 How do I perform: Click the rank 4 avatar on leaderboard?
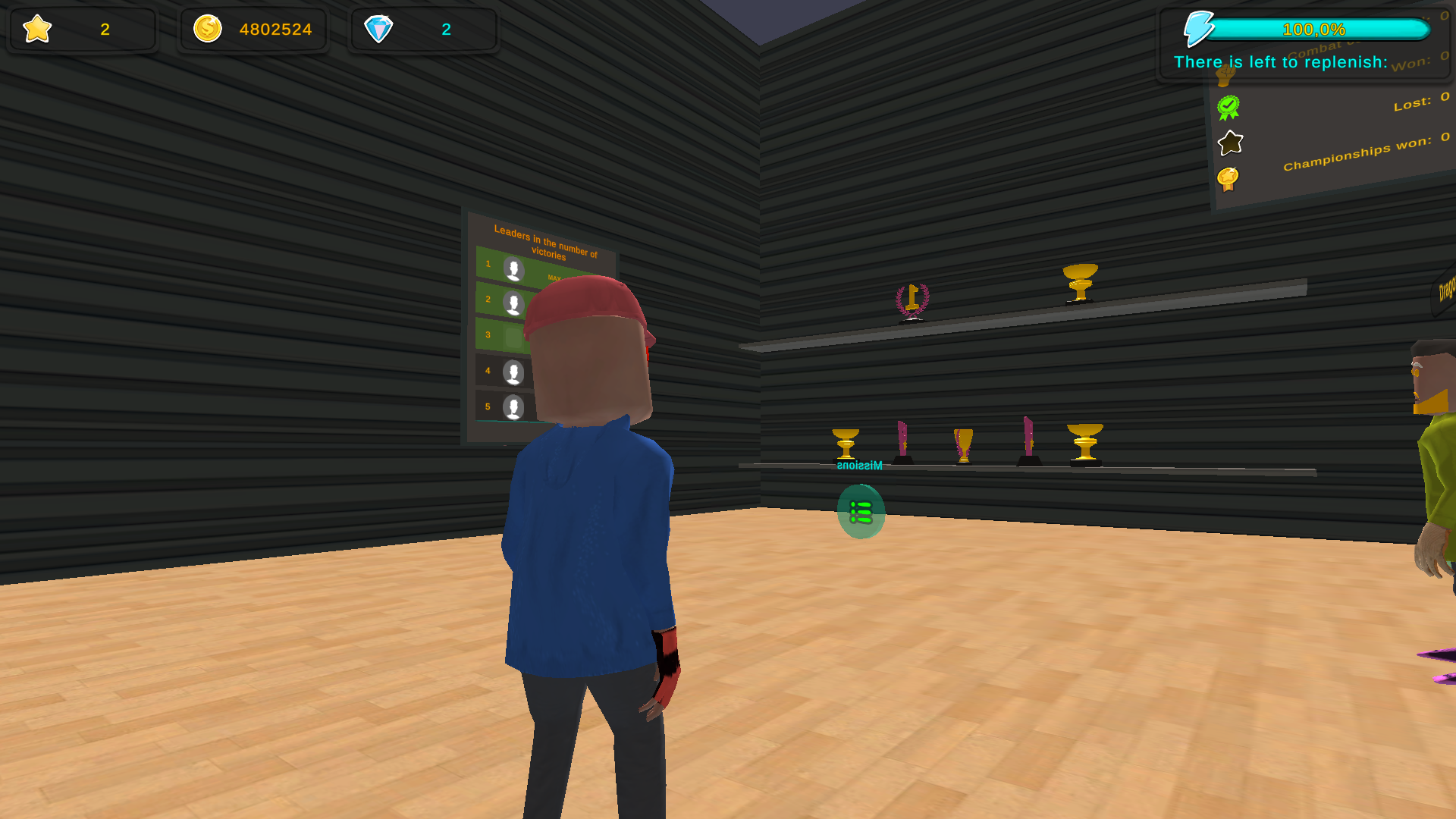tap(515, 372)
